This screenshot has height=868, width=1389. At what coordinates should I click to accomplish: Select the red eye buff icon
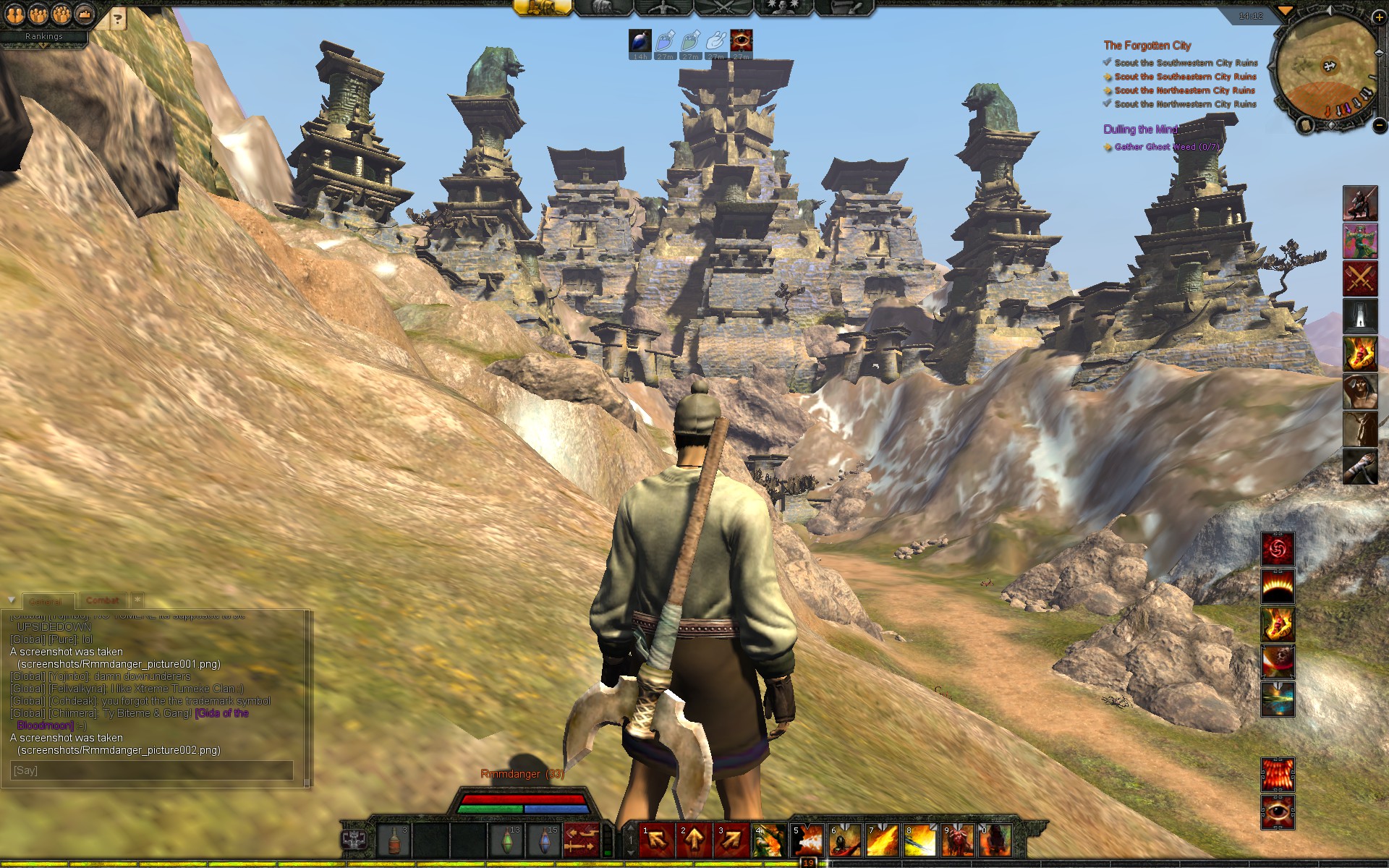coord(741,41)
